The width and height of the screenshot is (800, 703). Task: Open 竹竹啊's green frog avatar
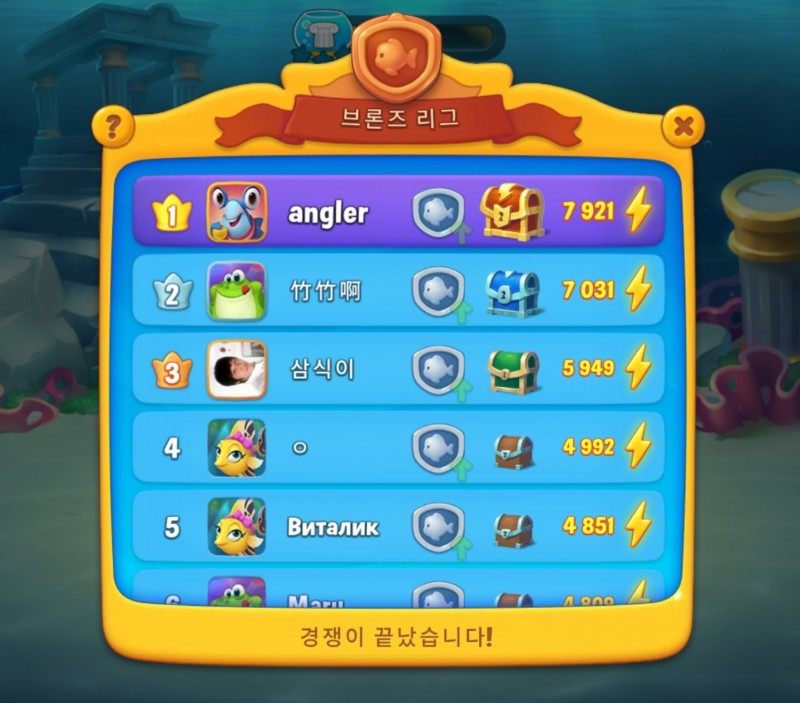coord(237,291)
